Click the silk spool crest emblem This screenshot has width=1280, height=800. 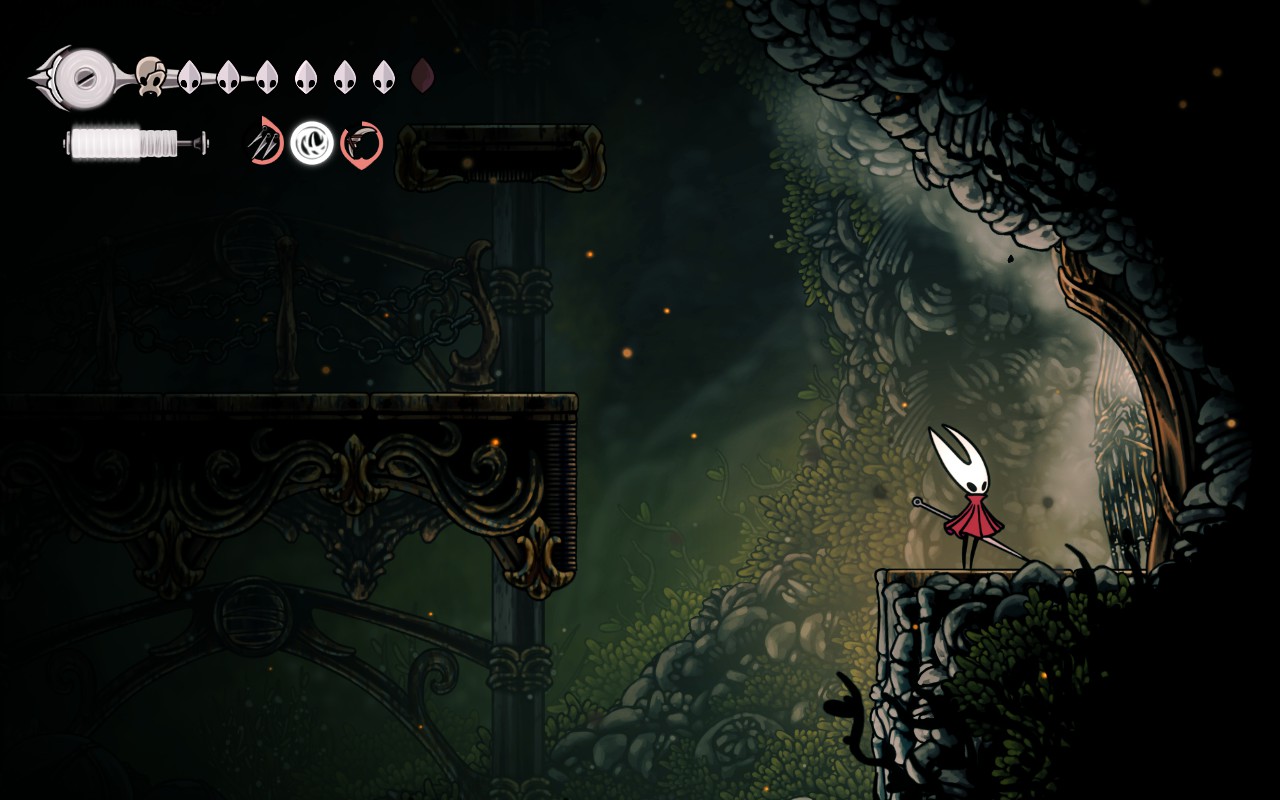tap(86, 74)
